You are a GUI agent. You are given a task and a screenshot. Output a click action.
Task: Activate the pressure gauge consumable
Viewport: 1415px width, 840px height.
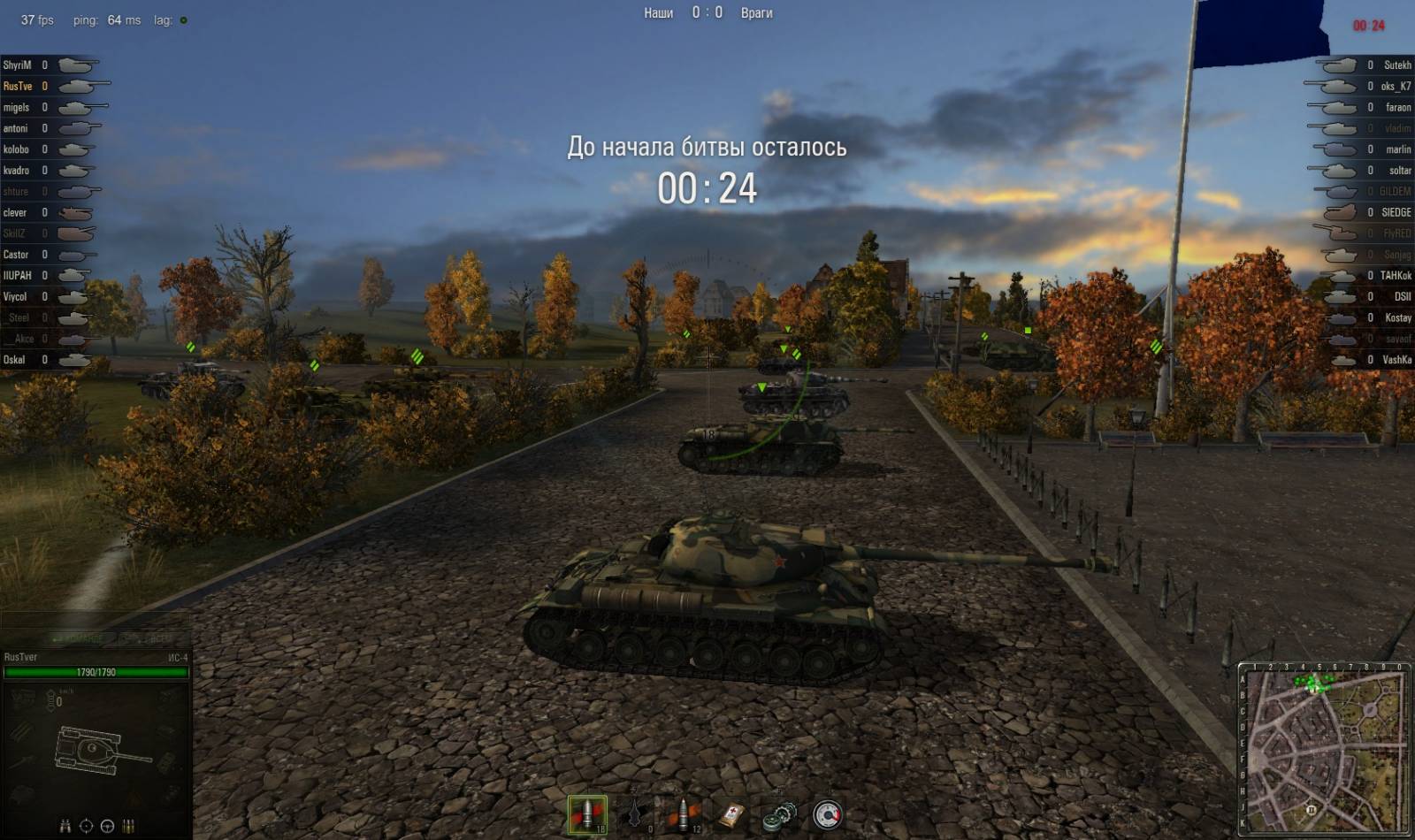coord(827,814)
